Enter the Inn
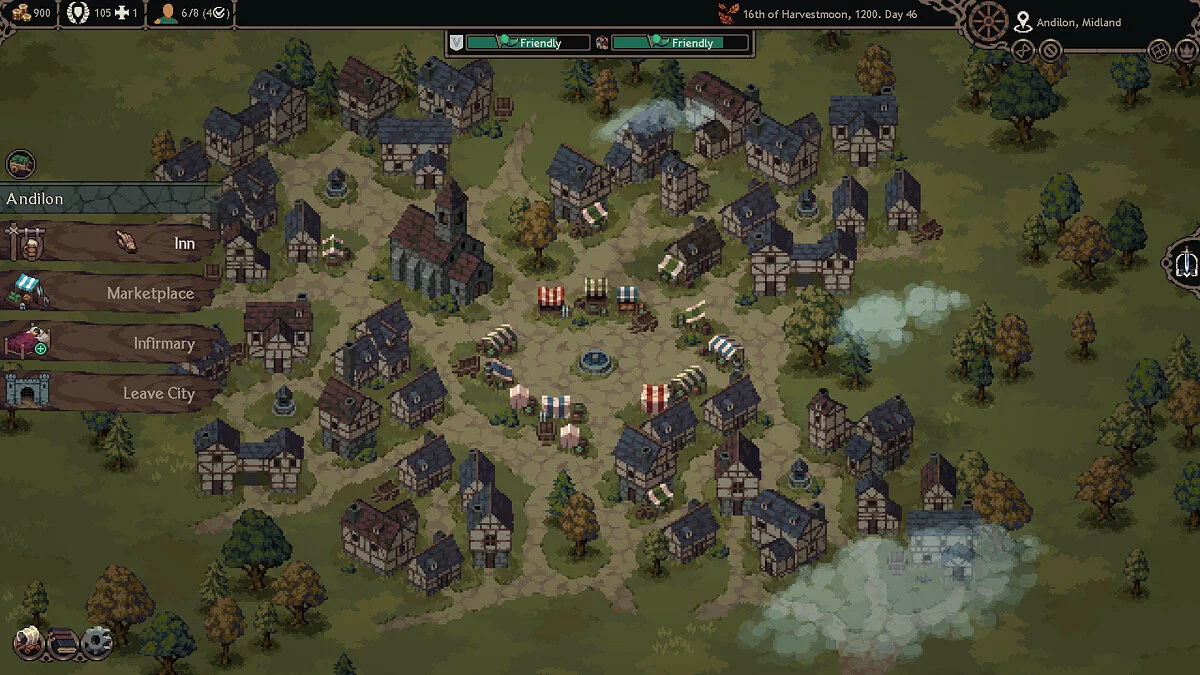This screenshot has height=675, width=1200. pyautogui.click(x=110, y=243)
